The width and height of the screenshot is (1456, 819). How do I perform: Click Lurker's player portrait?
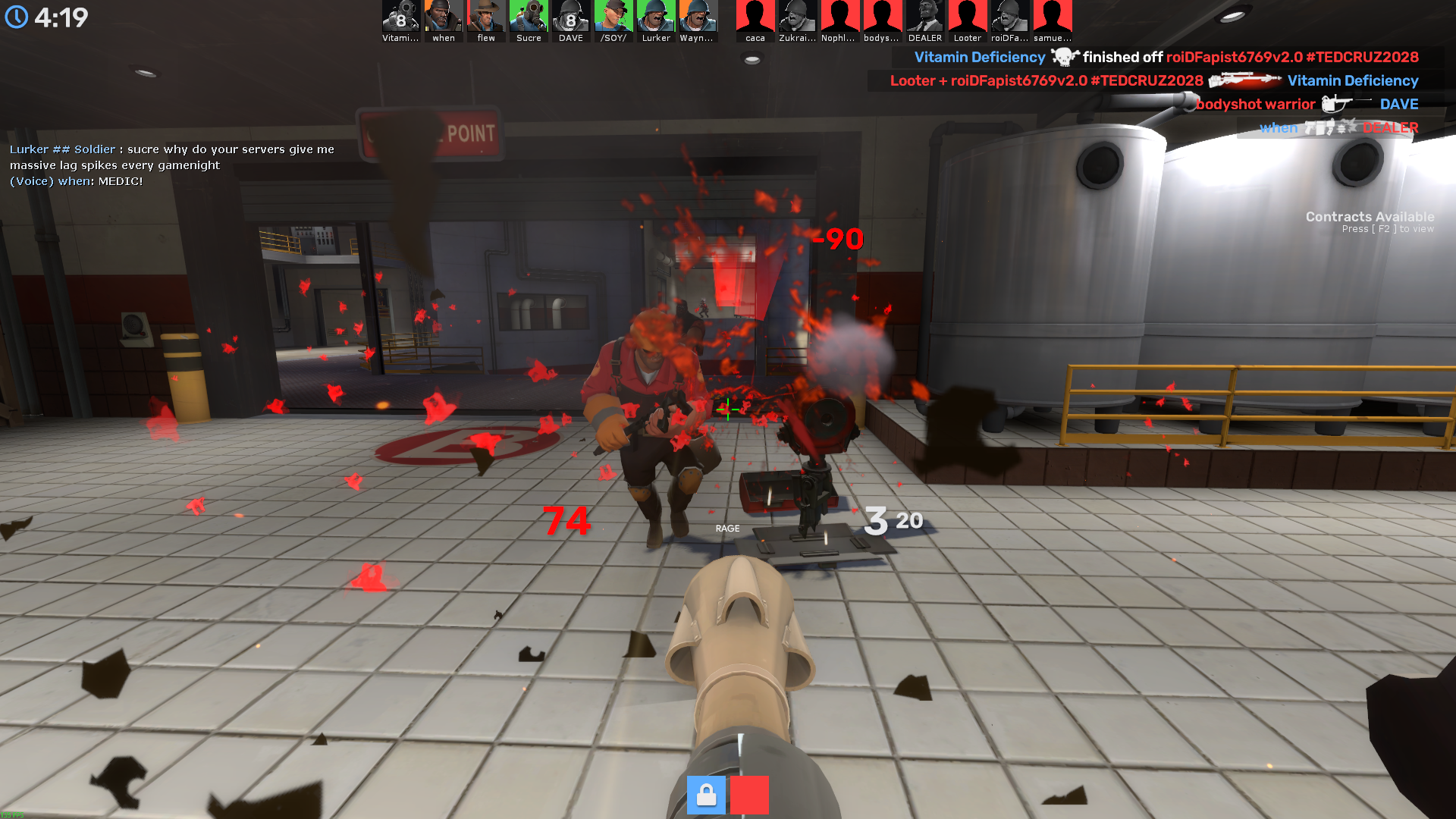click(656, 17)
